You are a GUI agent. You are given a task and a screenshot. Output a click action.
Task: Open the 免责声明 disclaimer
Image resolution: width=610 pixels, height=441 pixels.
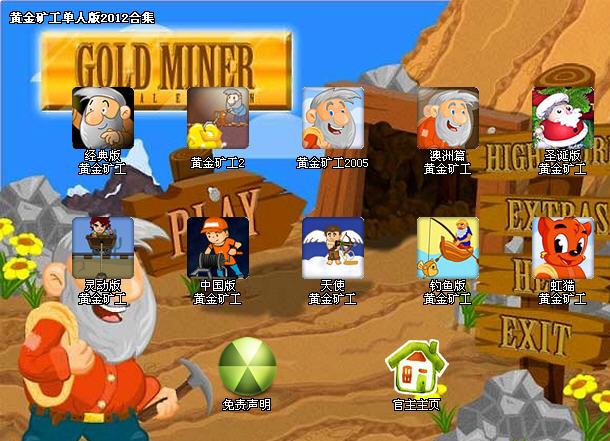[x=247, y=367]
